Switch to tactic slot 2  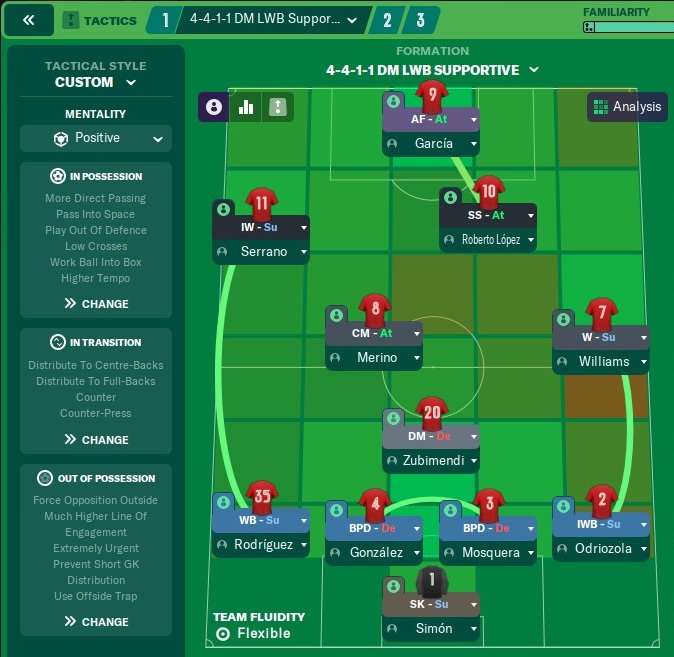[x=386, y=20]
